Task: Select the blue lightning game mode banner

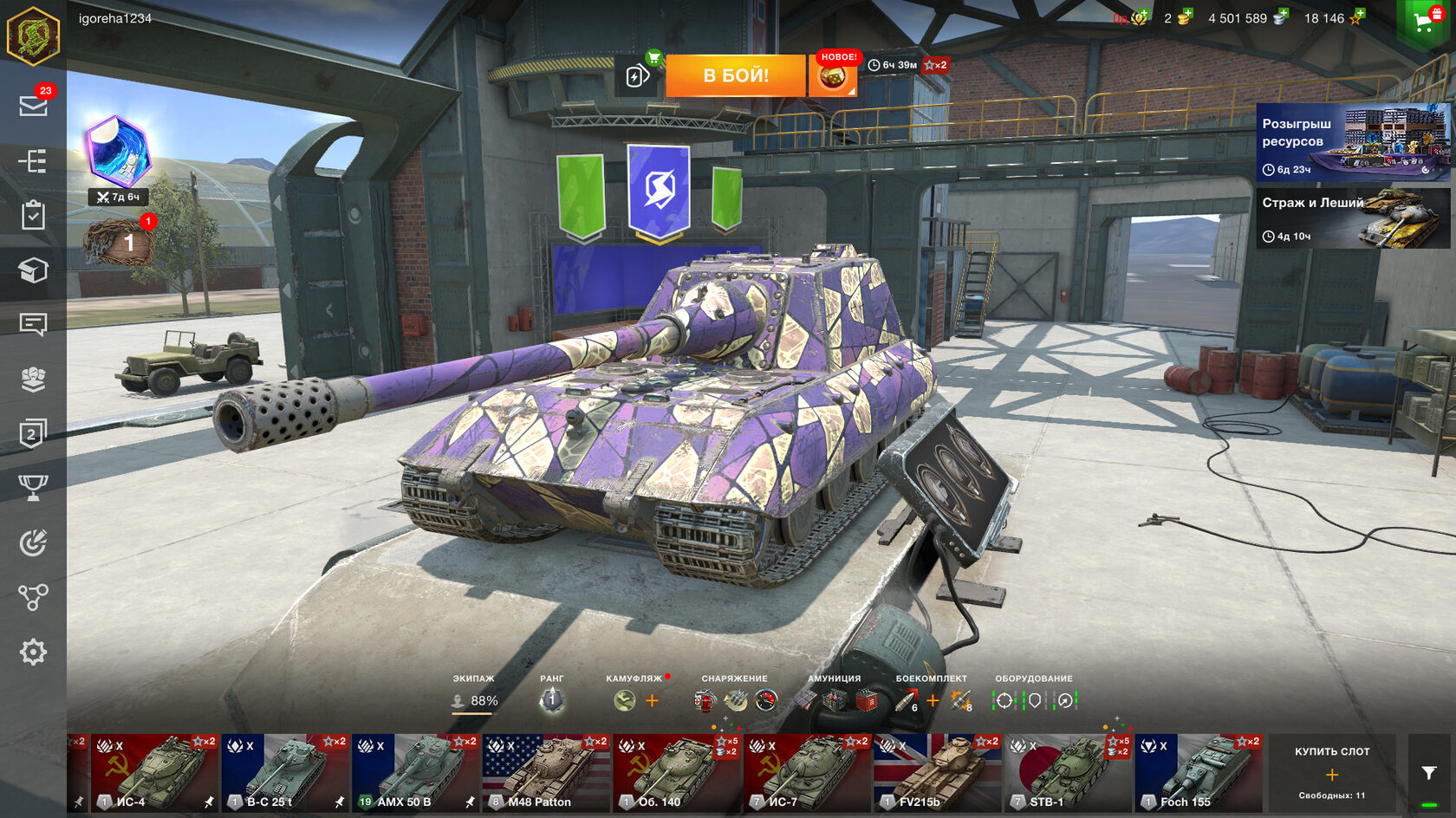Action: point(659,191)
